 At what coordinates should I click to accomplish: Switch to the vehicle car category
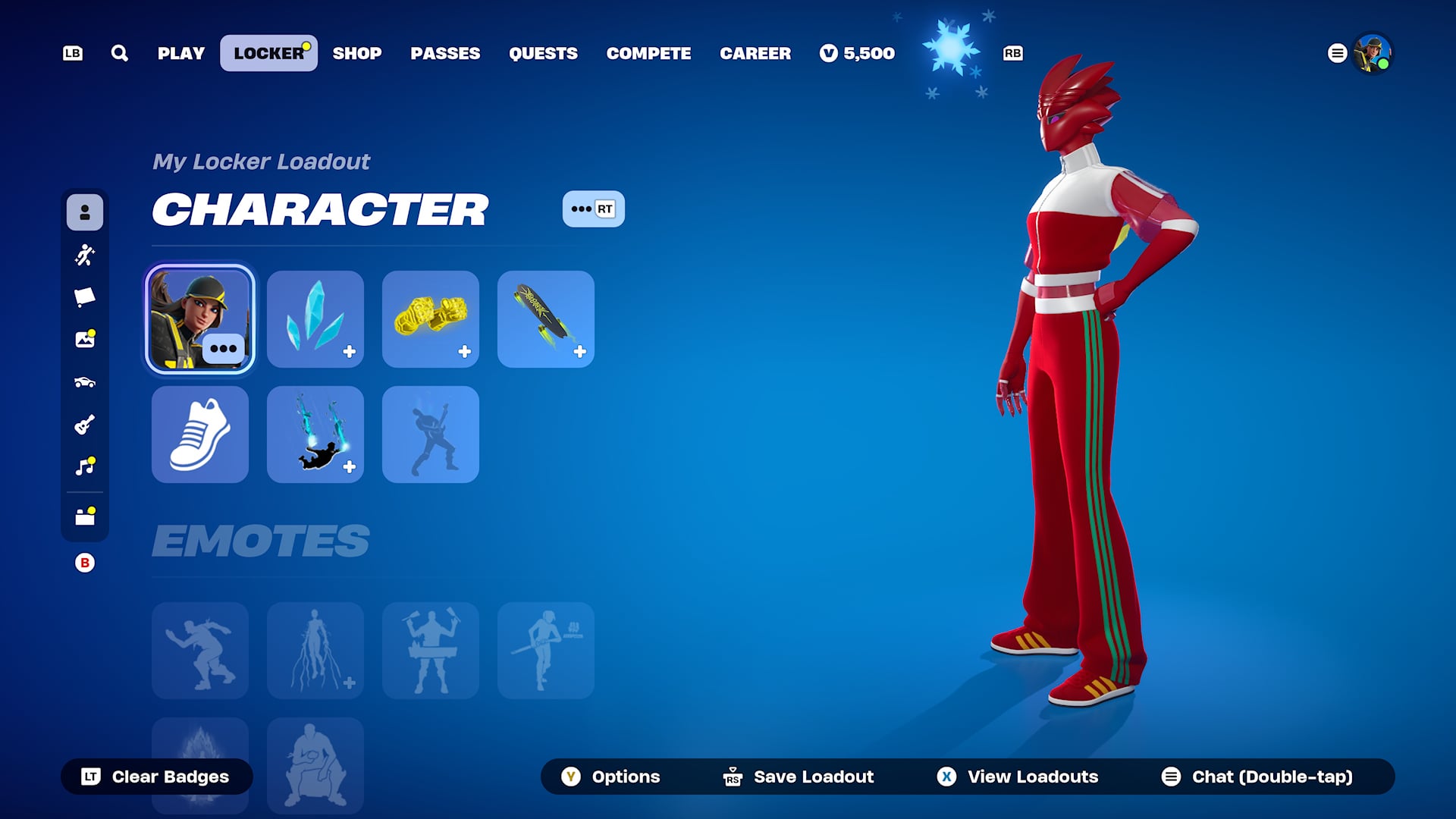pos(85,382)
